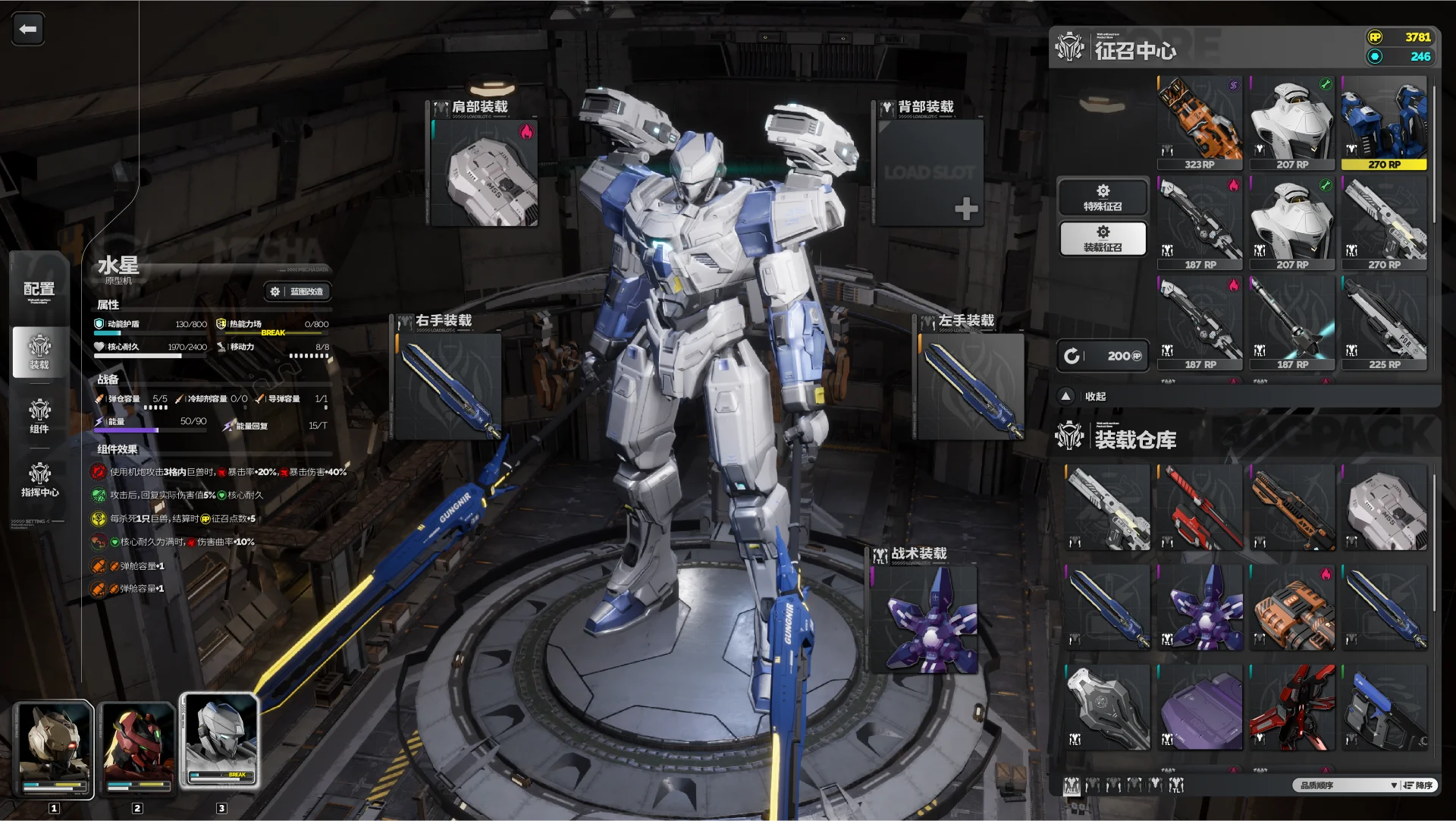The height and width of the screenshot is (821, 1456).
Task: Choose the 装载征召 button
Action: (1103, 238)
